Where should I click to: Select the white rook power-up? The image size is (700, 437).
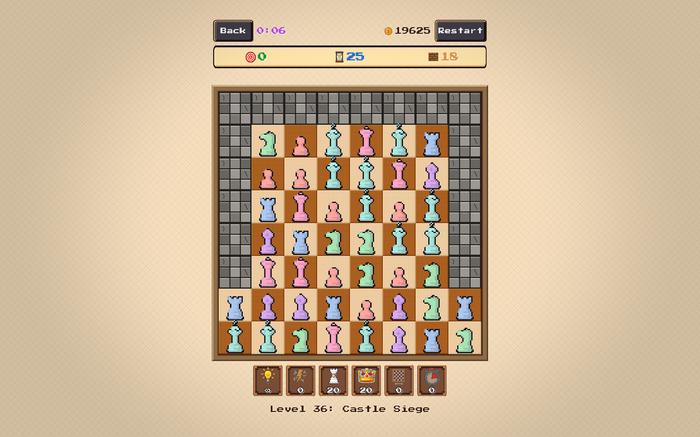(333, 380)
